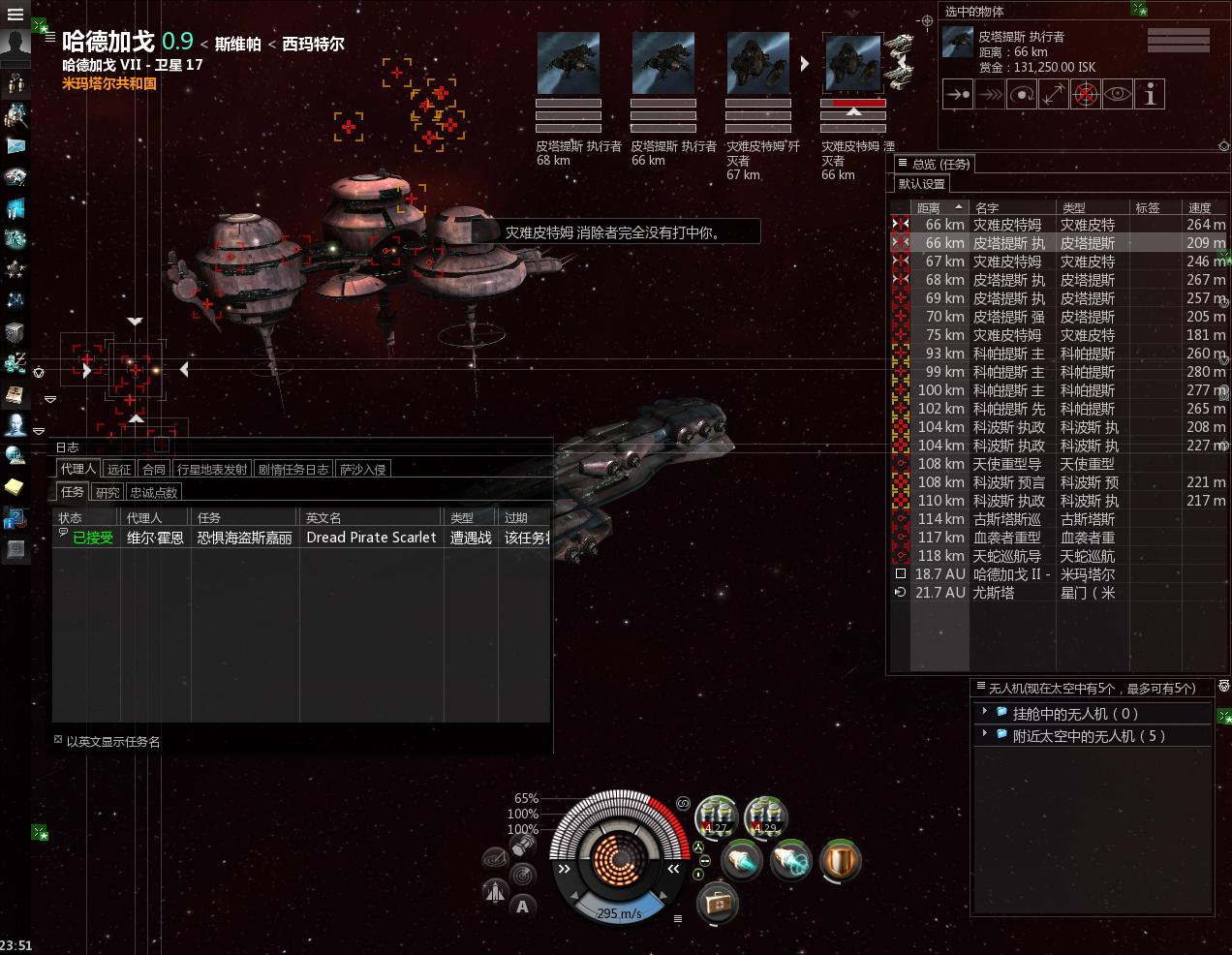Switch to the 研究 sub-tab

(108, 493)
